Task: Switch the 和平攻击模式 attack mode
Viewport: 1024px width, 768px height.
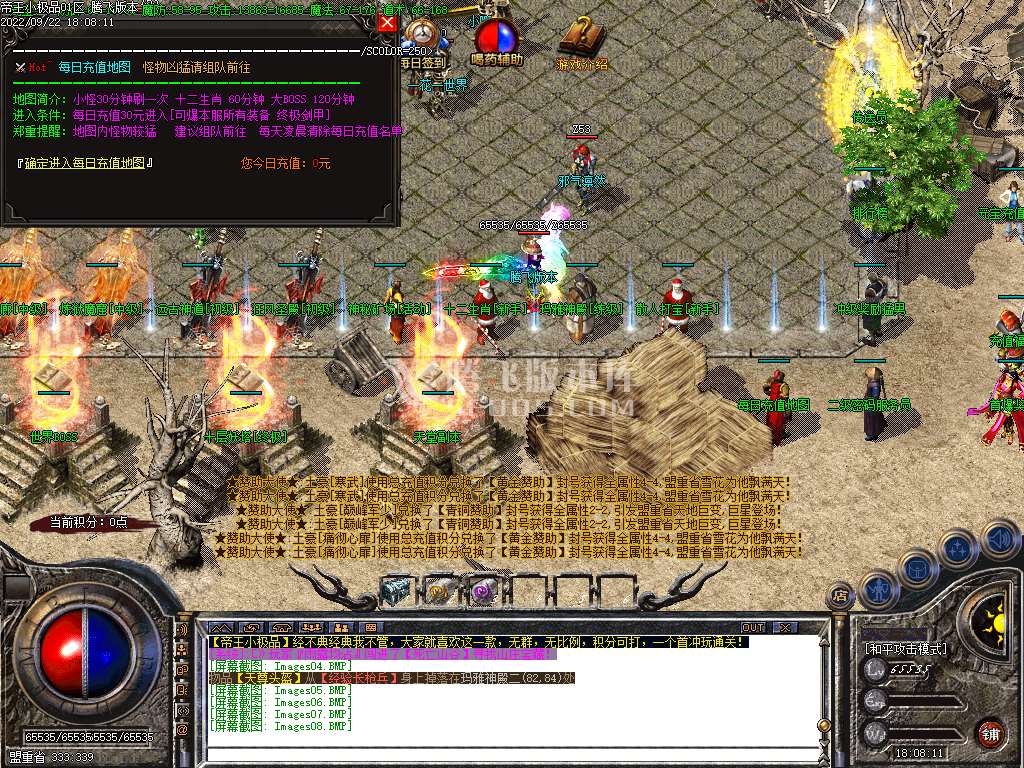Action: point(907,648)
